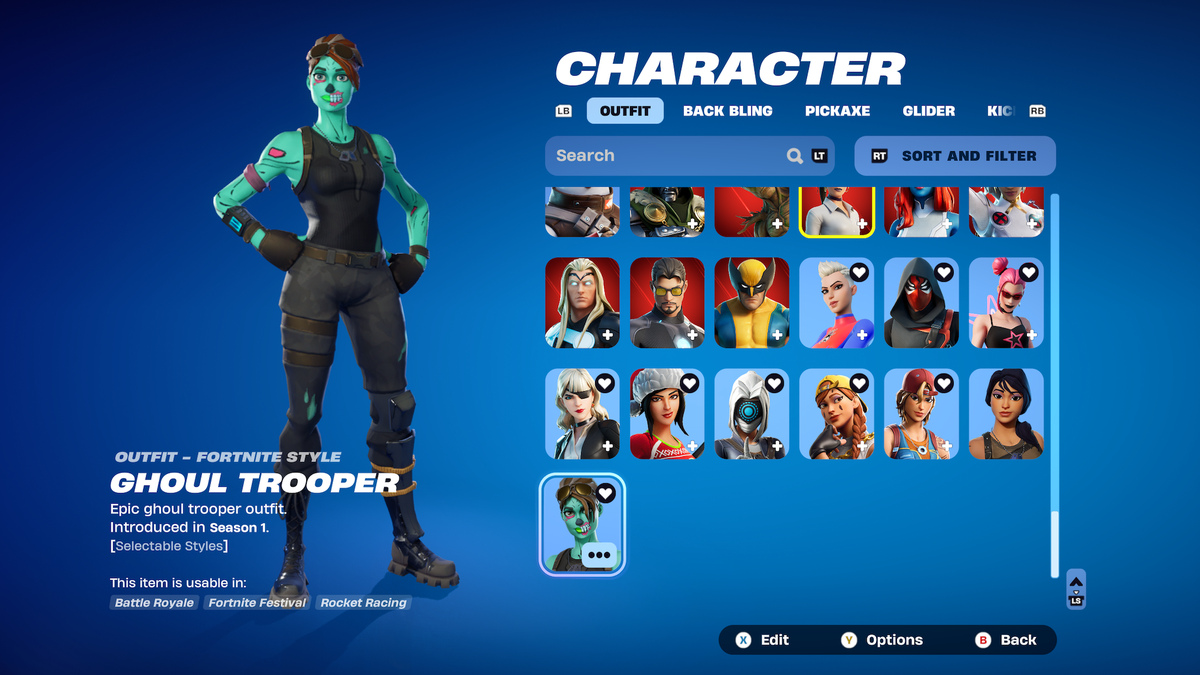Click the Edit button
This screenshot has height=675, width=1200.
[x=763, y=640]
